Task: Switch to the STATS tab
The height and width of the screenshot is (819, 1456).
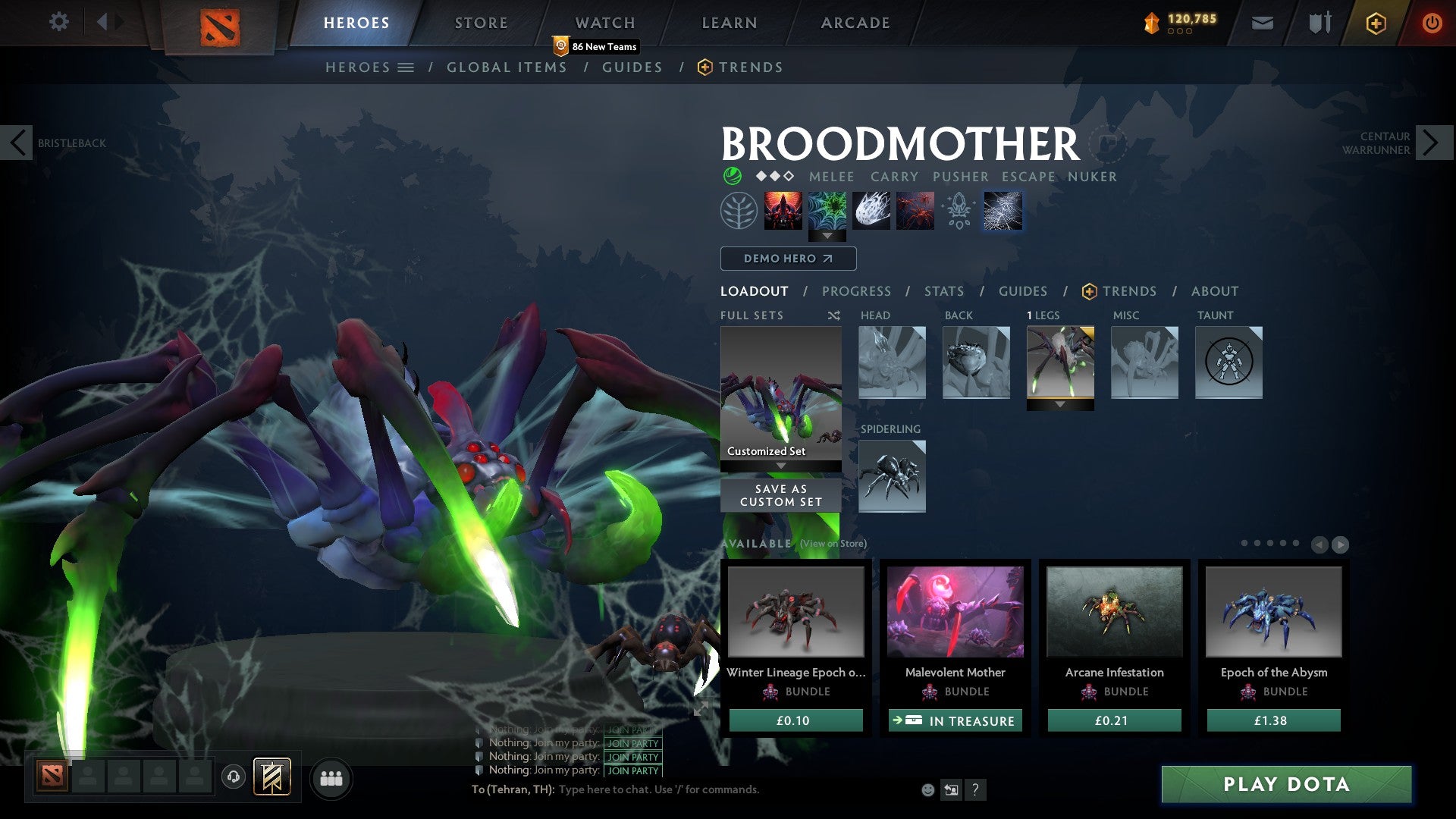Action: click(x=943, y=291)
